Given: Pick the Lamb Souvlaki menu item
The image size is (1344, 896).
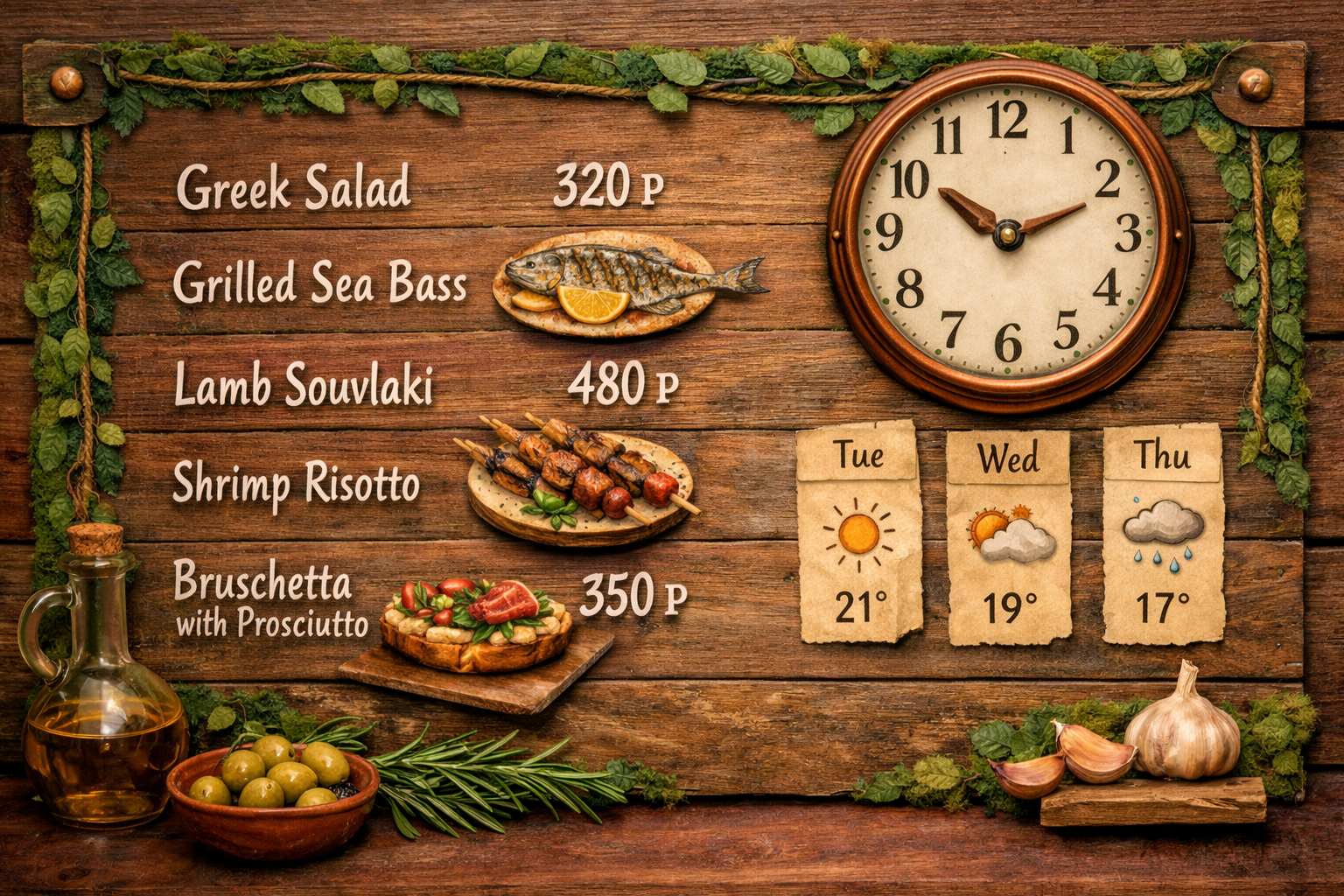Looking at the screenshot, I should pyautogui.click(x=304, y=385).
